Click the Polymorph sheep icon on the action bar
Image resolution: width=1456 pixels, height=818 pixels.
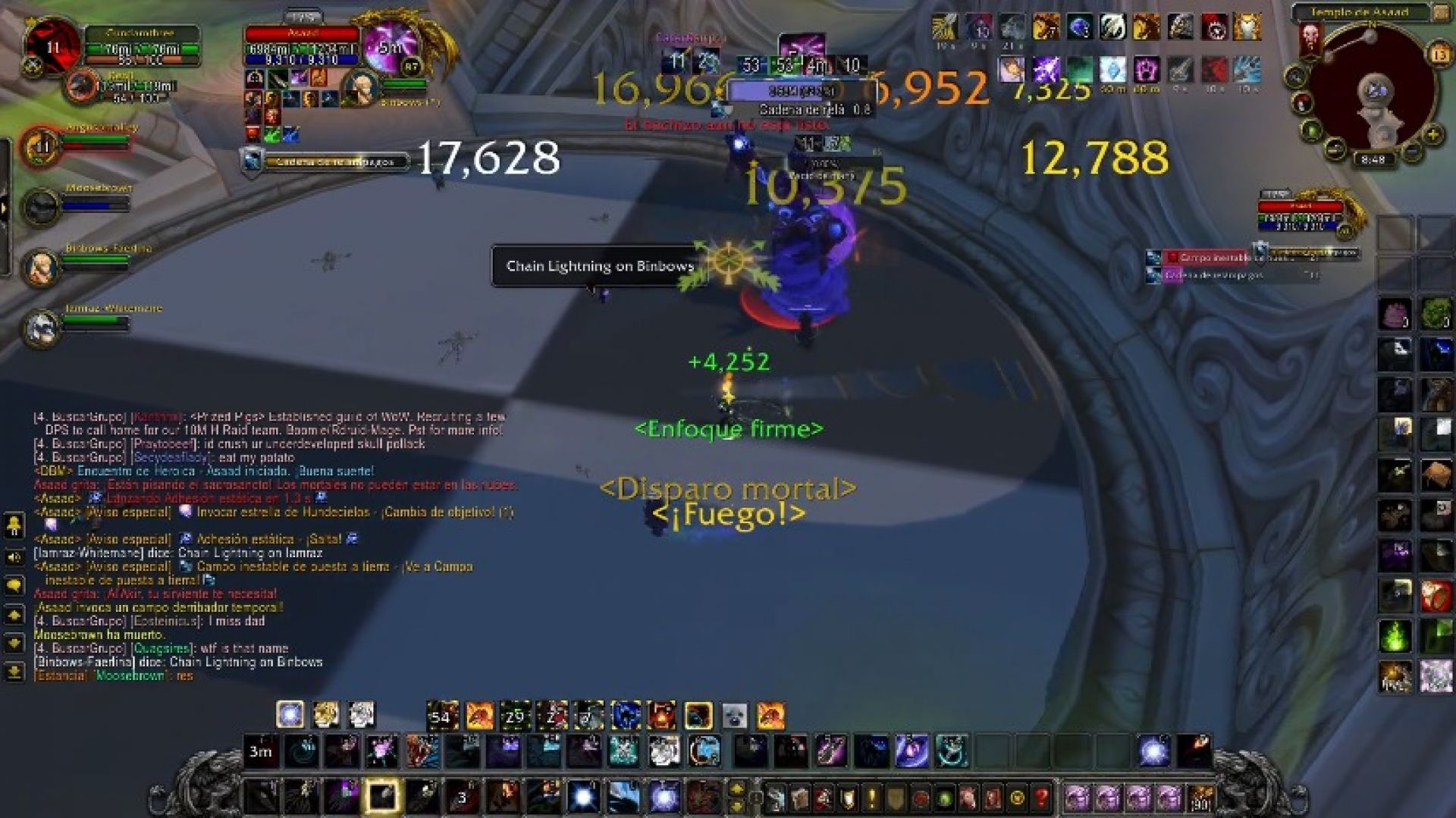[x=735, y=714]
